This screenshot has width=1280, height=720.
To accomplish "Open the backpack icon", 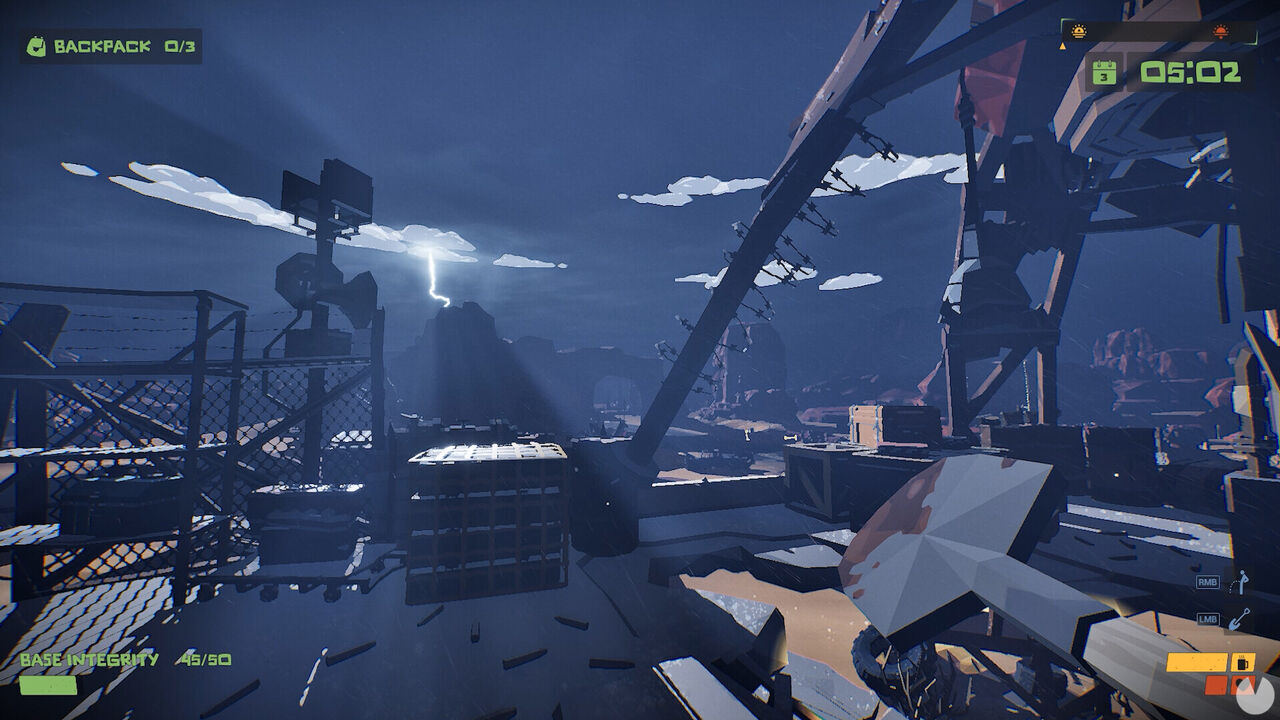I will 36,47.
